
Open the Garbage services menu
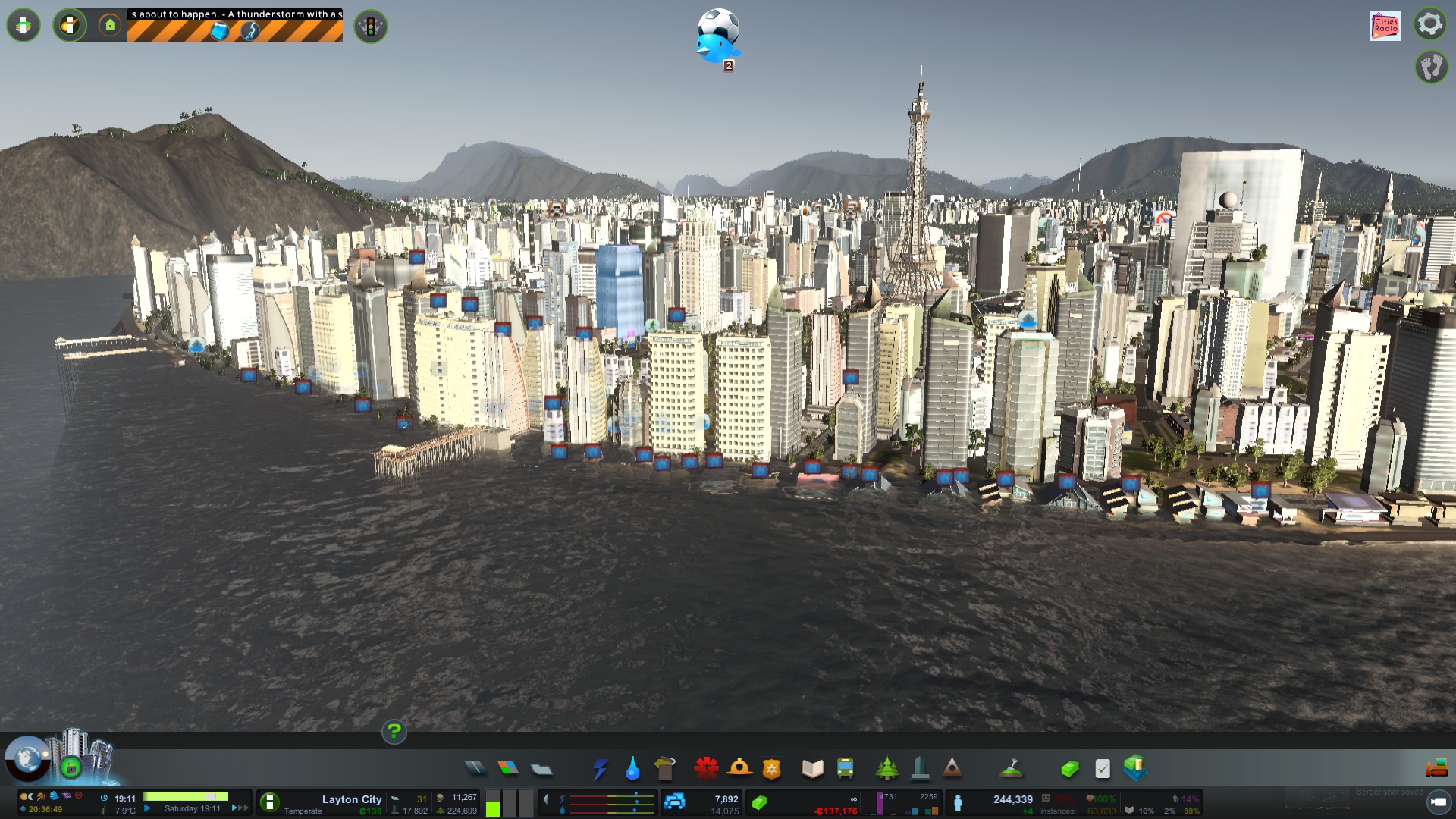point(665,768)
